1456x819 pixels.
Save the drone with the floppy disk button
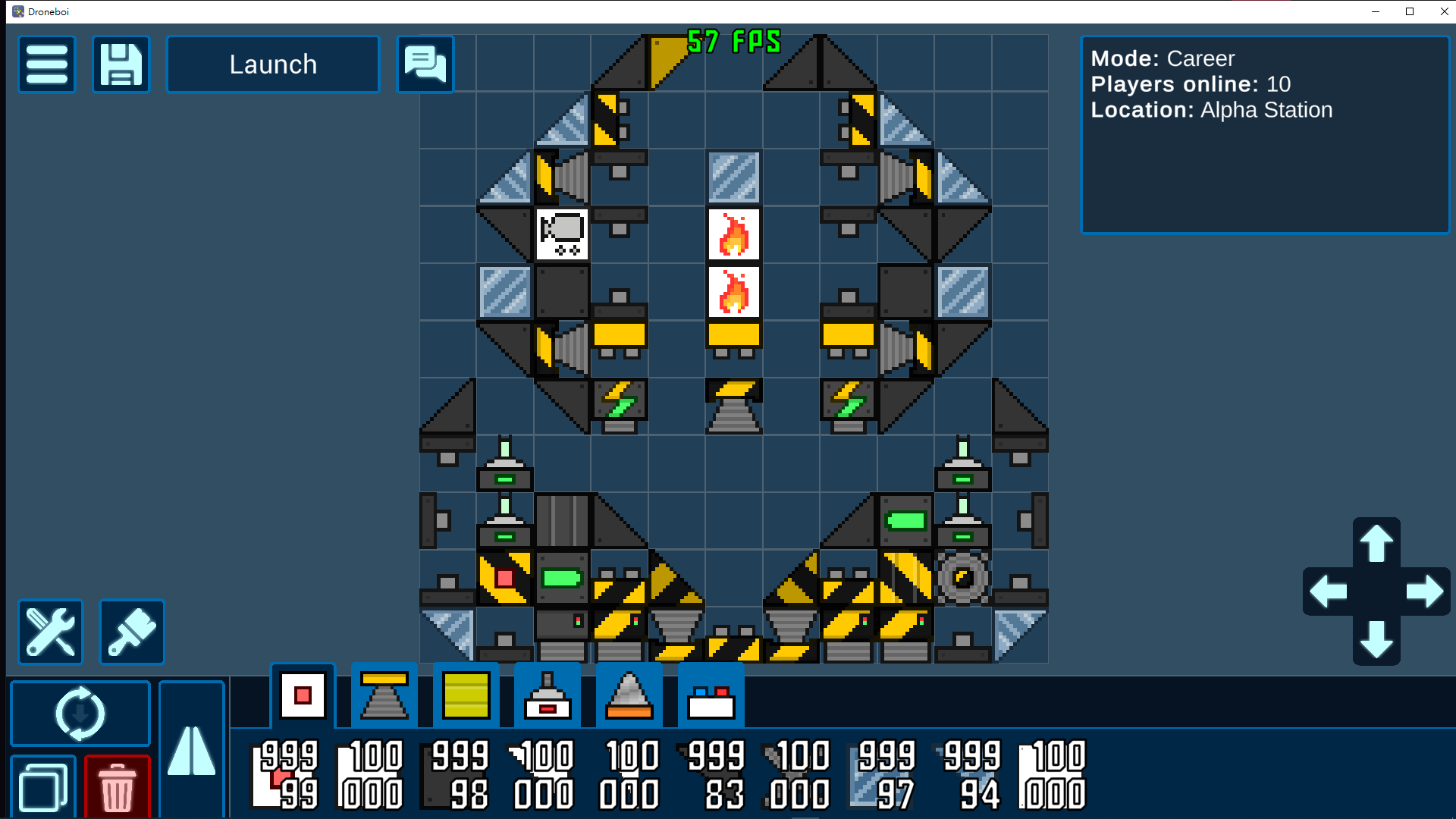(x=121, y=64)
